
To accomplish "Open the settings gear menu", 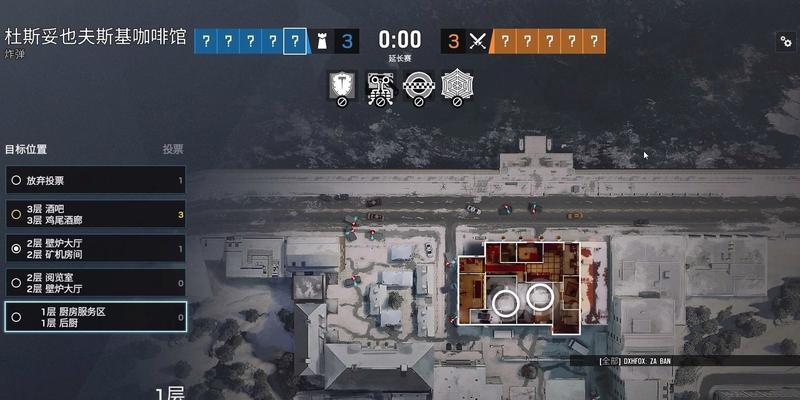I will click(x=785, y=42).
